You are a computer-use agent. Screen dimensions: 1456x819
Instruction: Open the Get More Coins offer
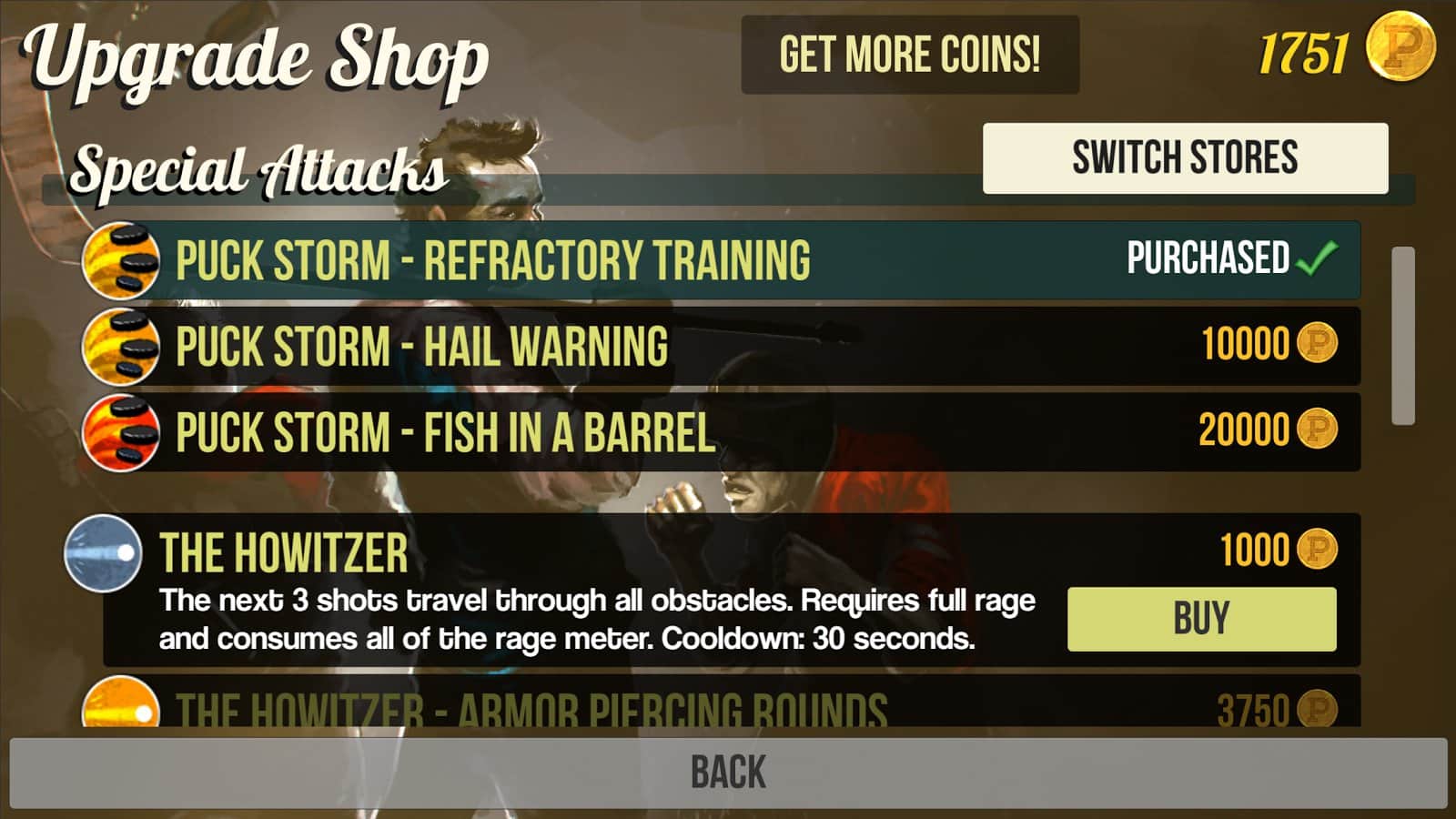910,55
